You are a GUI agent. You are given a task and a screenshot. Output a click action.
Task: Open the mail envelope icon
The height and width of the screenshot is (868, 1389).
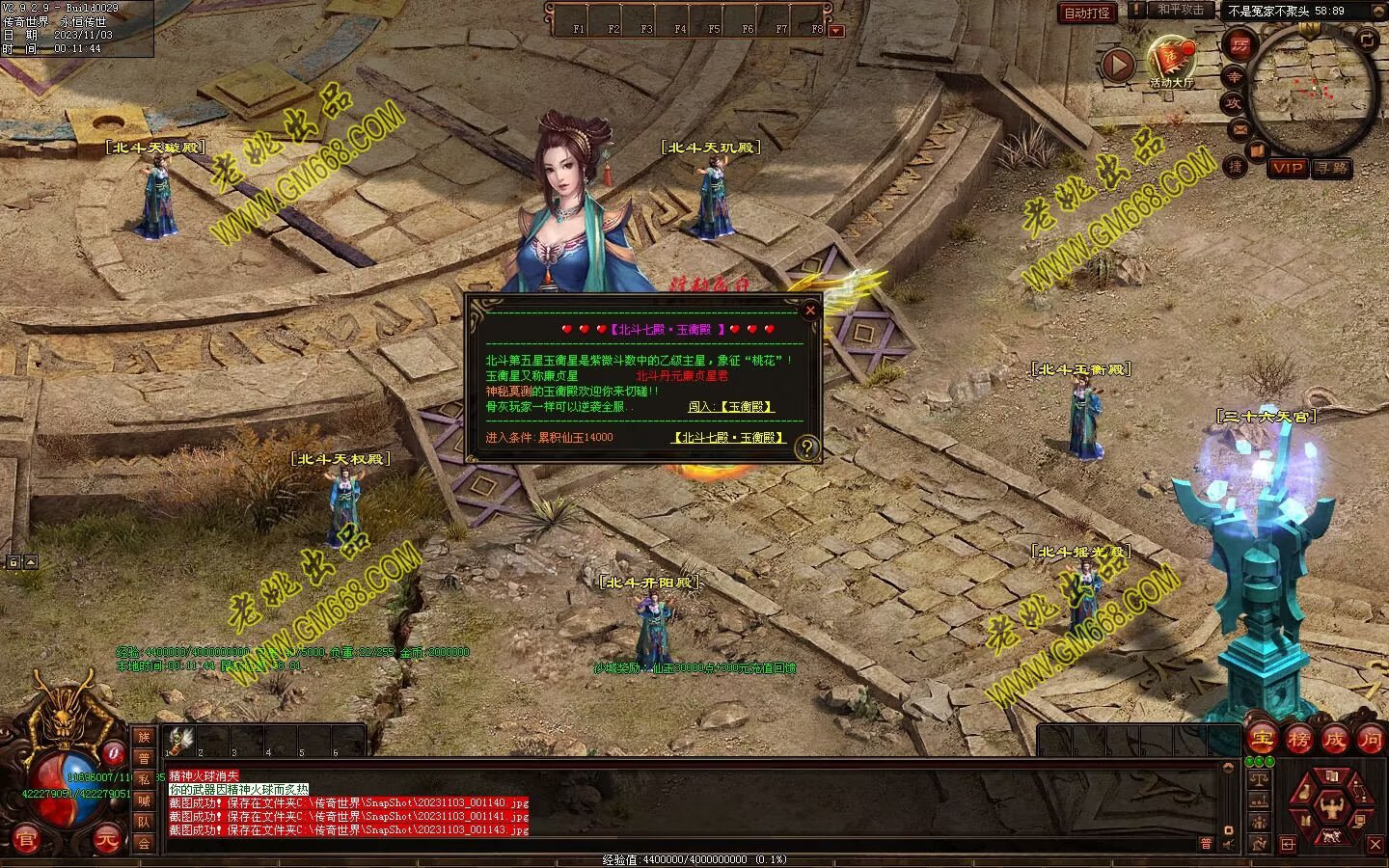tap(1239, 128)
